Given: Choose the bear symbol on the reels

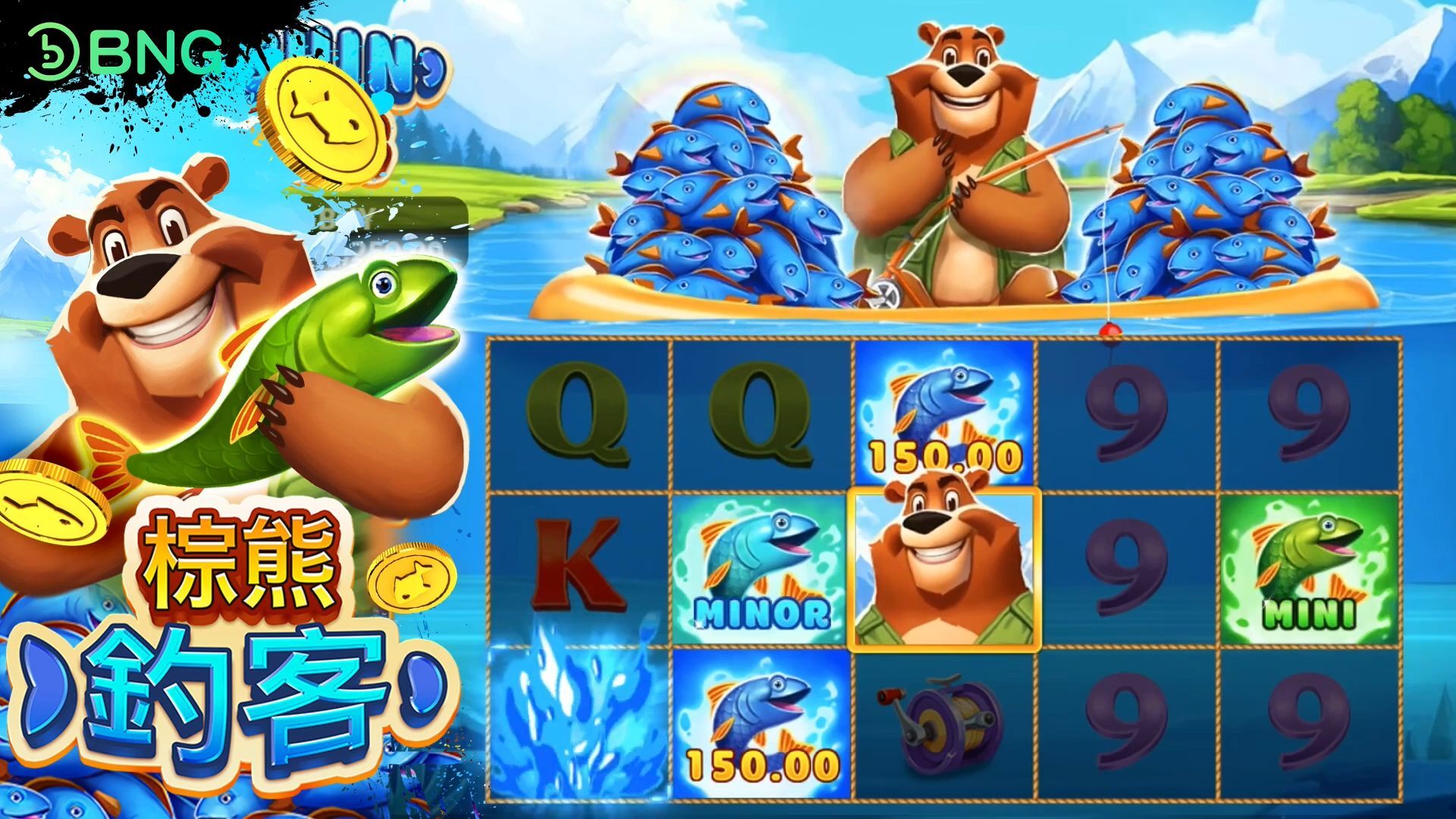Looking at the screenshot, I should point(945,569).
